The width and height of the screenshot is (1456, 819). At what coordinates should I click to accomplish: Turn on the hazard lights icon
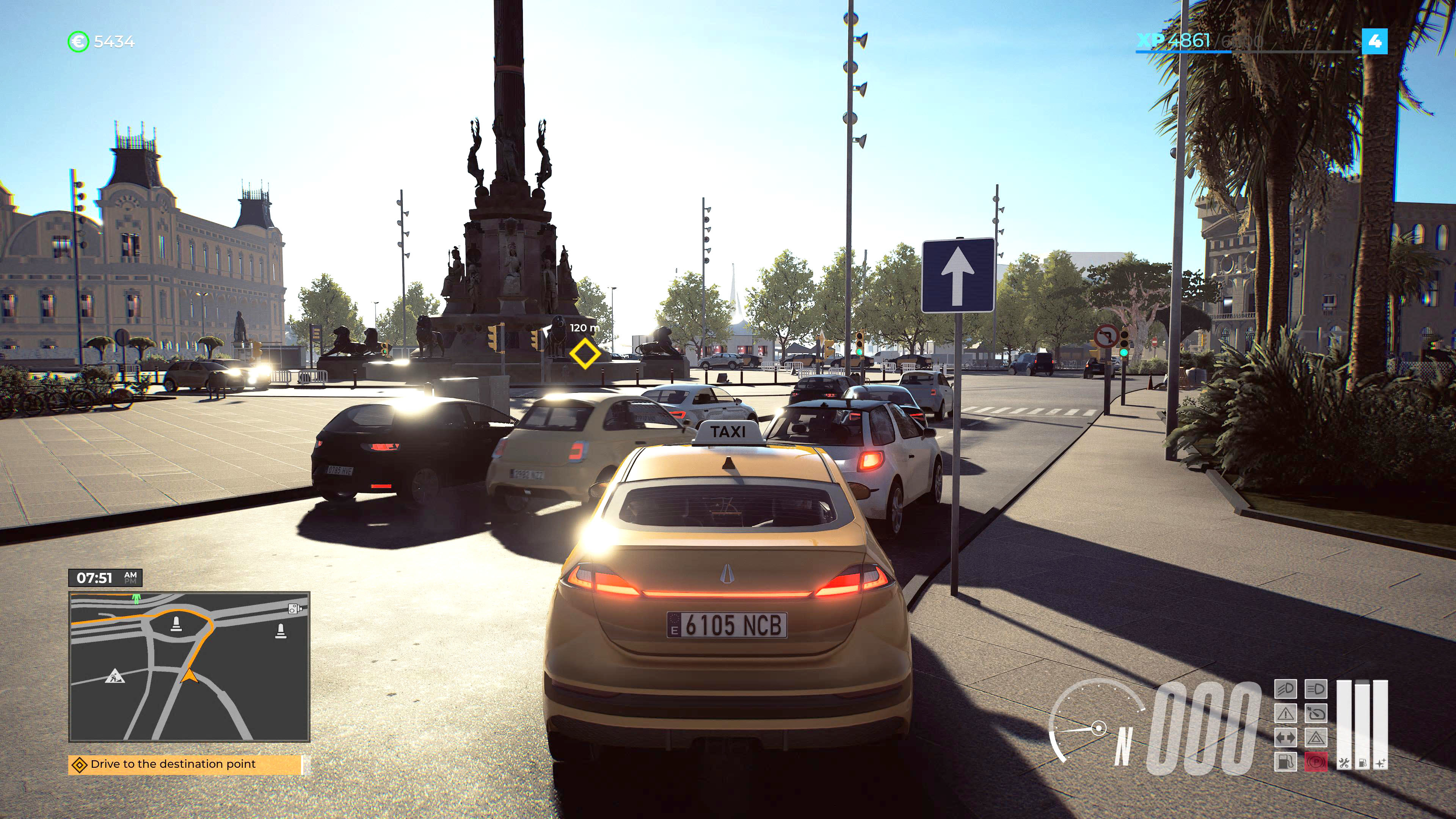pos(1315,738)
